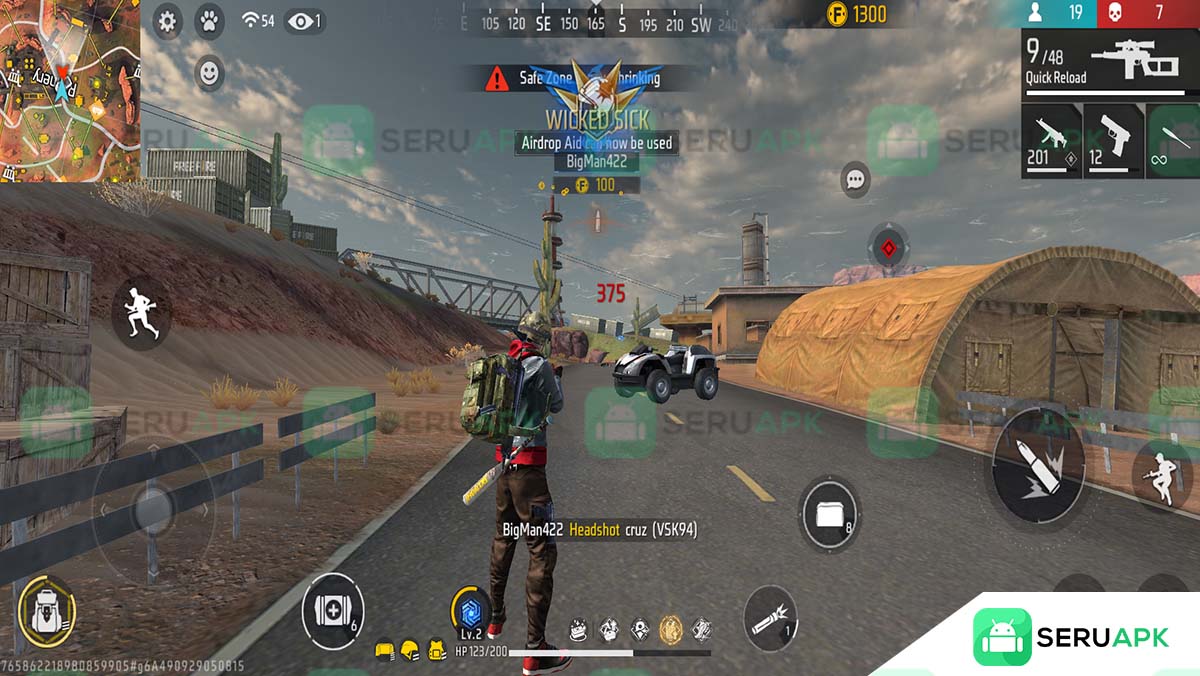This screenshot has width=1200, height=676.
Task: Open the chat bubble quick messages
Action: pyautogui.click(x=855, y=180)
